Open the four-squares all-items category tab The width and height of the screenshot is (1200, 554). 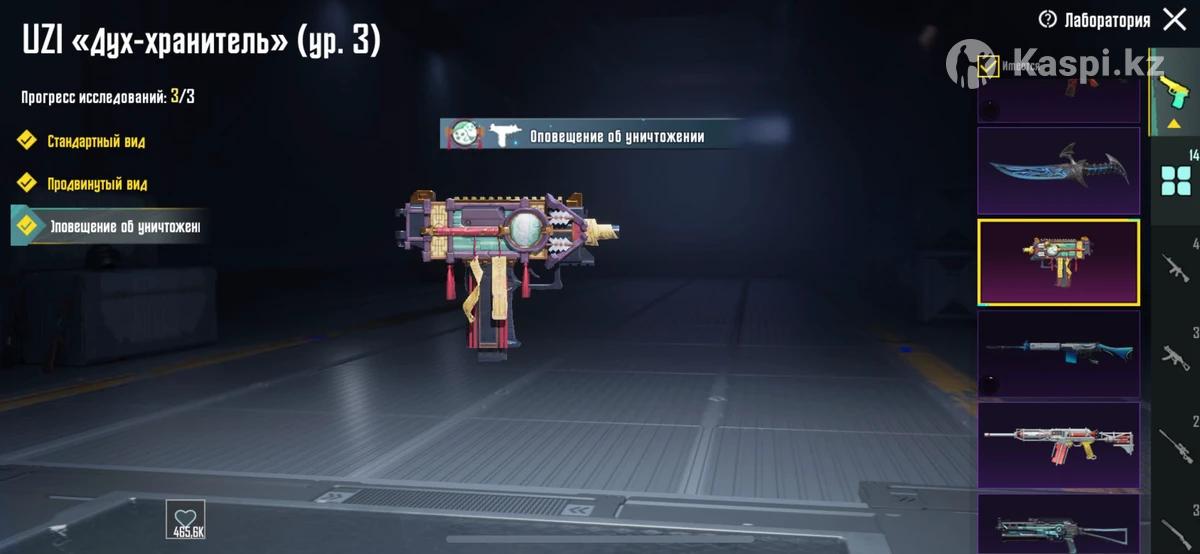[1175, 181]
